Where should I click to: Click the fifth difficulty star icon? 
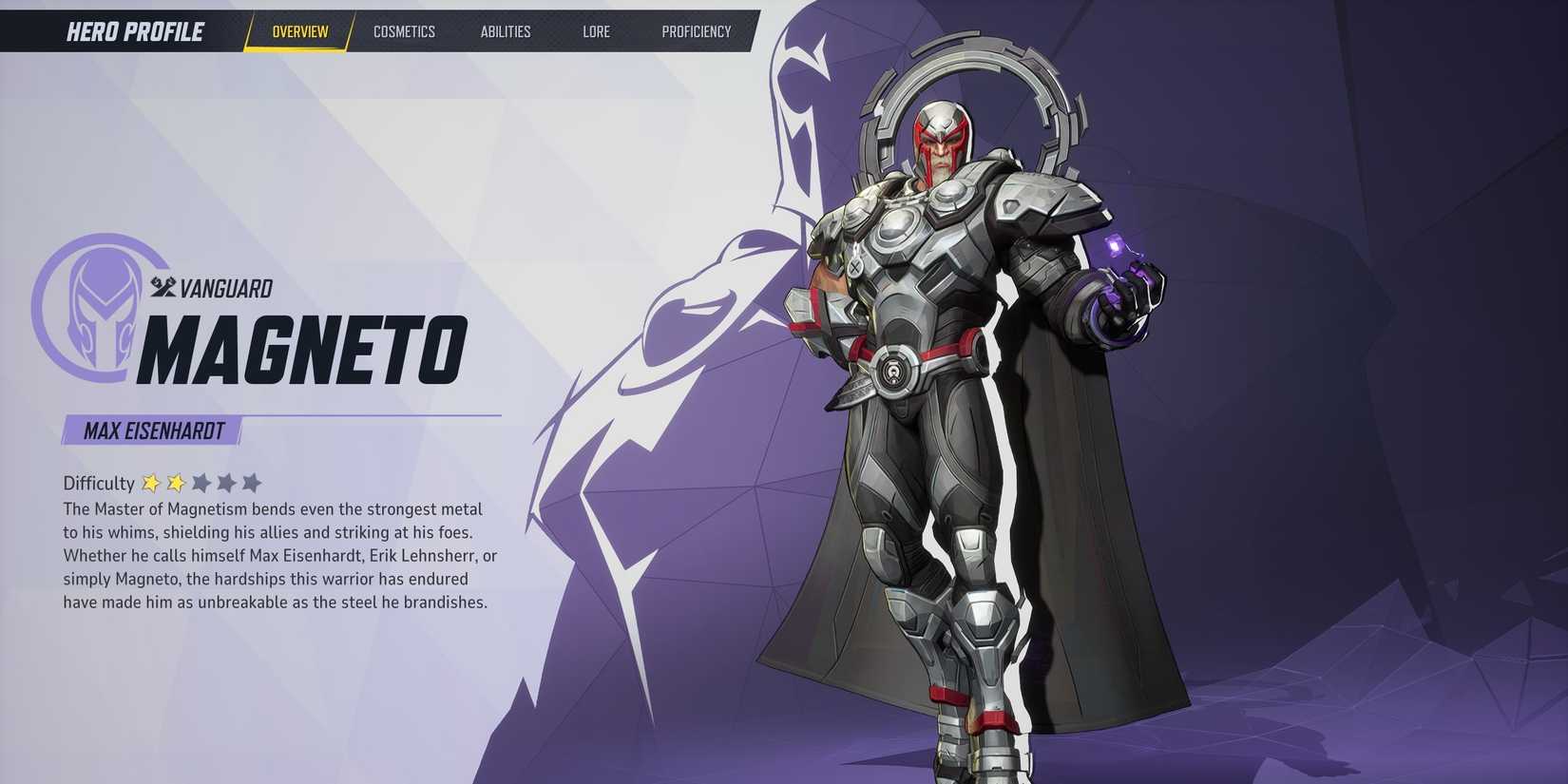pos(251,483)
